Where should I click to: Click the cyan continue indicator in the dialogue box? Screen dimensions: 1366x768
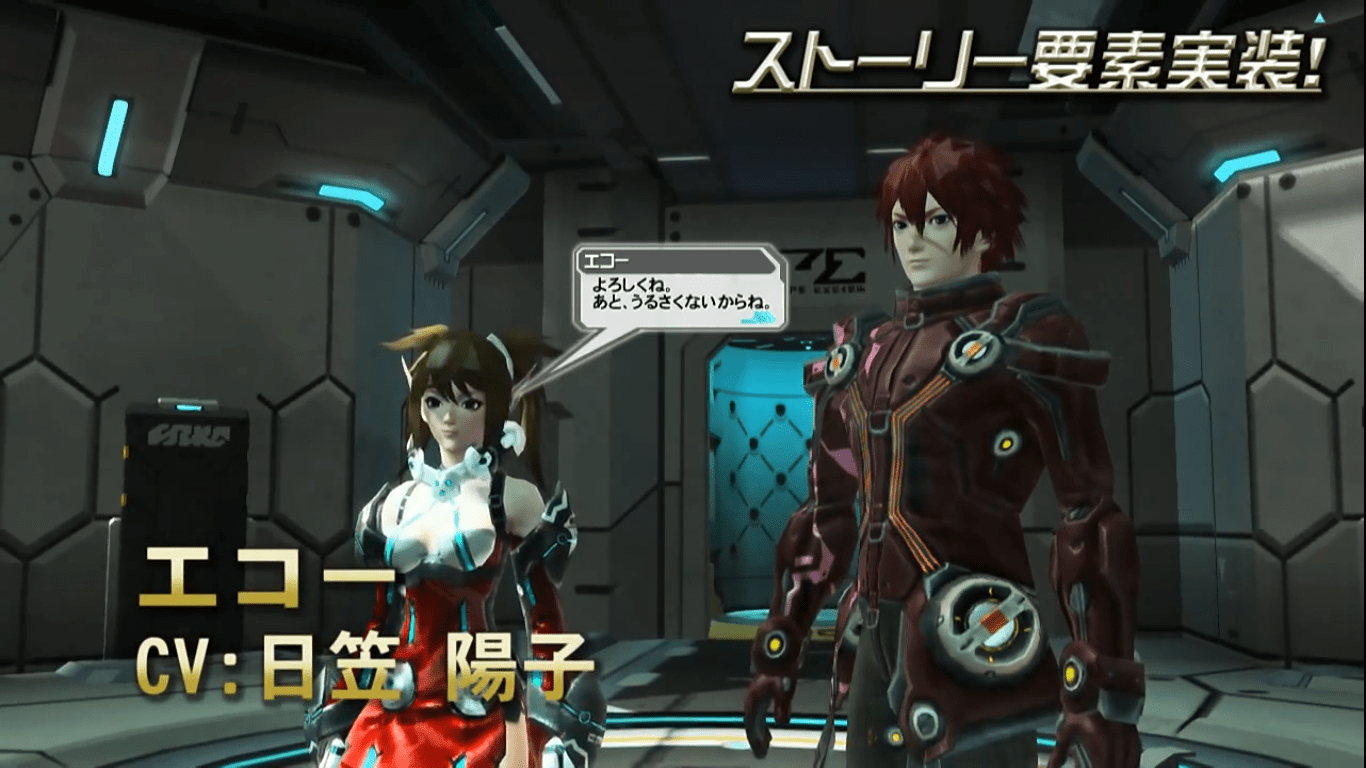(x=757, y=318)
